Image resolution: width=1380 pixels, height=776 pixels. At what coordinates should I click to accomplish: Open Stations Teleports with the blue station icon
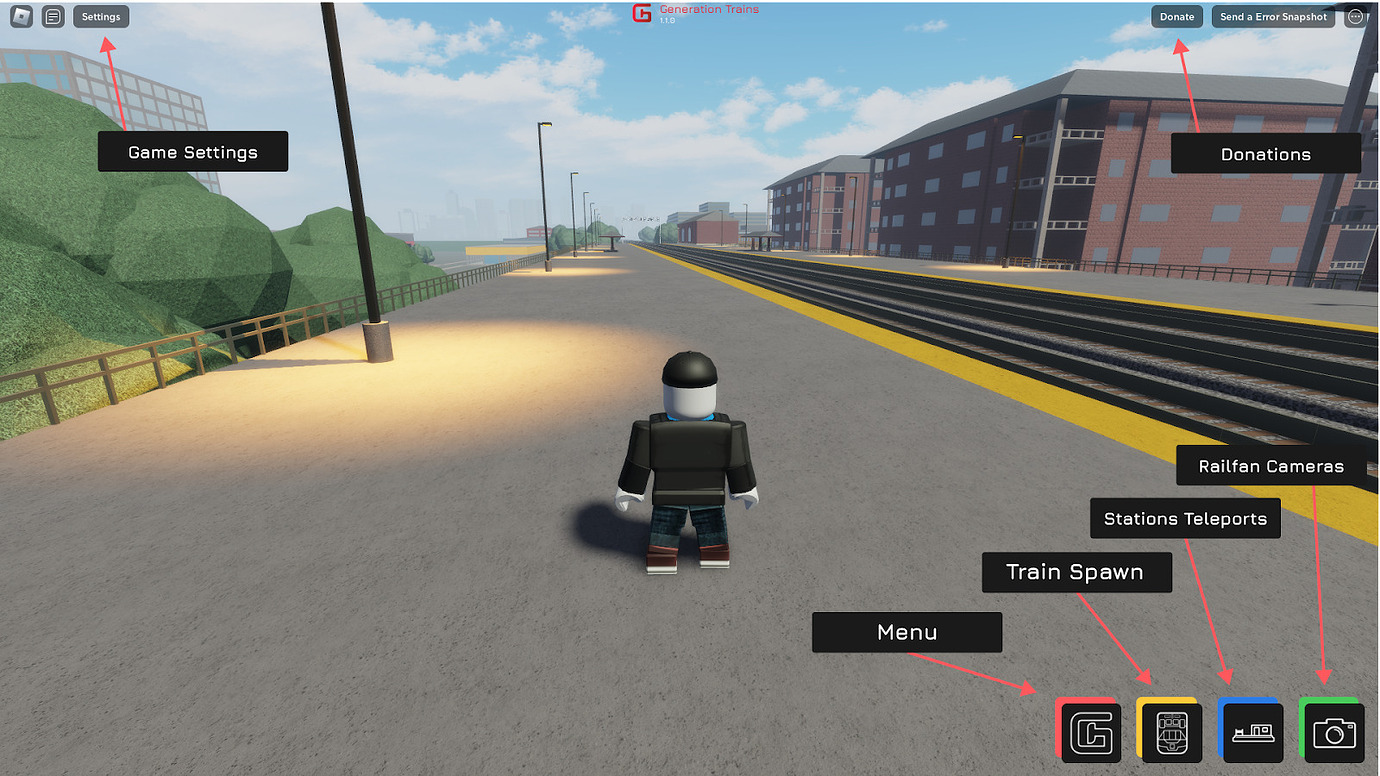click(1251, 731)
